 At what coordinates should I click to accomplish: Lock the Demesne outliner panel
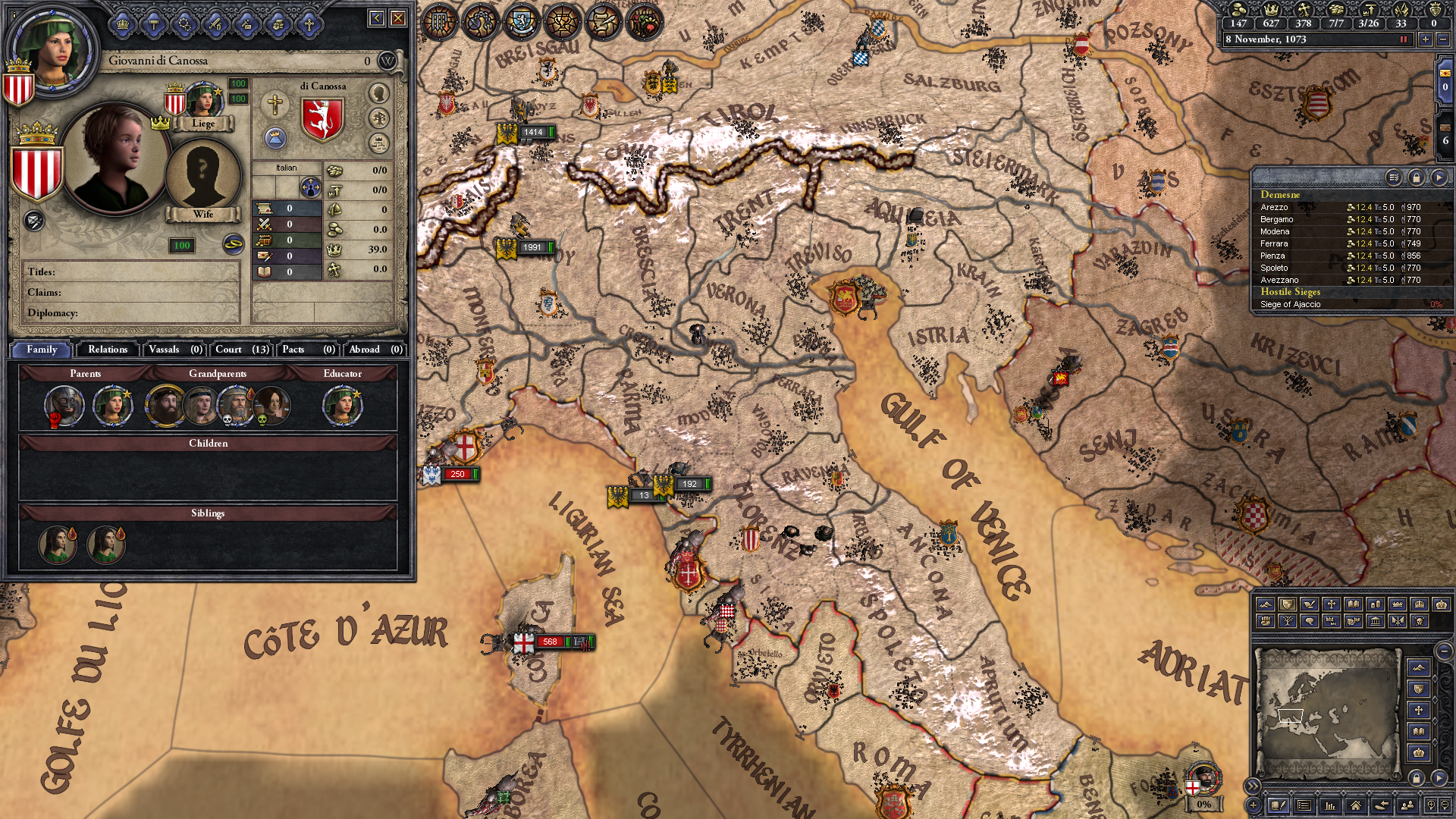pos(1417,177)
